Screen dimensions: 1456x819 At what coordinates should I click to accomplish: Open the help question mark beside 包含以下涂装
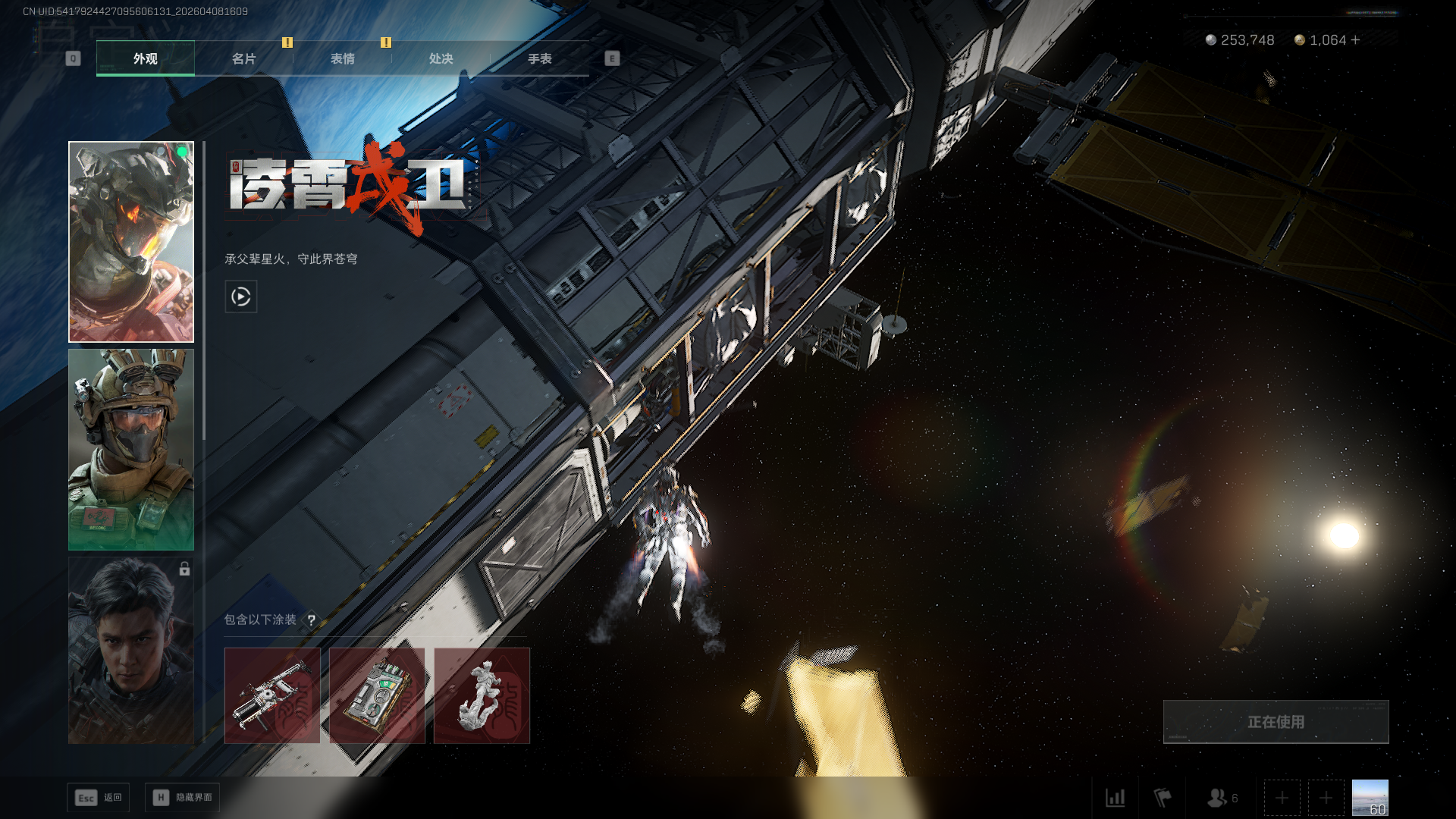click(311, 620)
